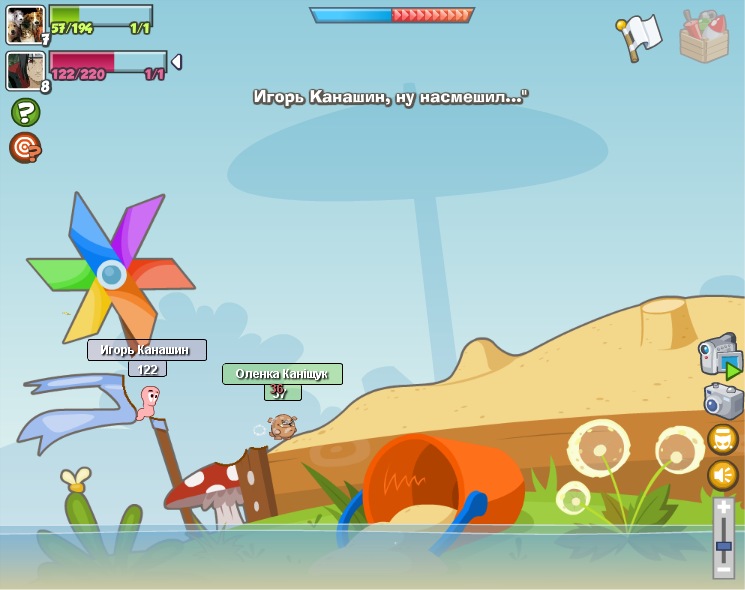This screenshot has width=745, height=590.
Task: Toggle sound with the speaker button
Action: coord(723,474)
